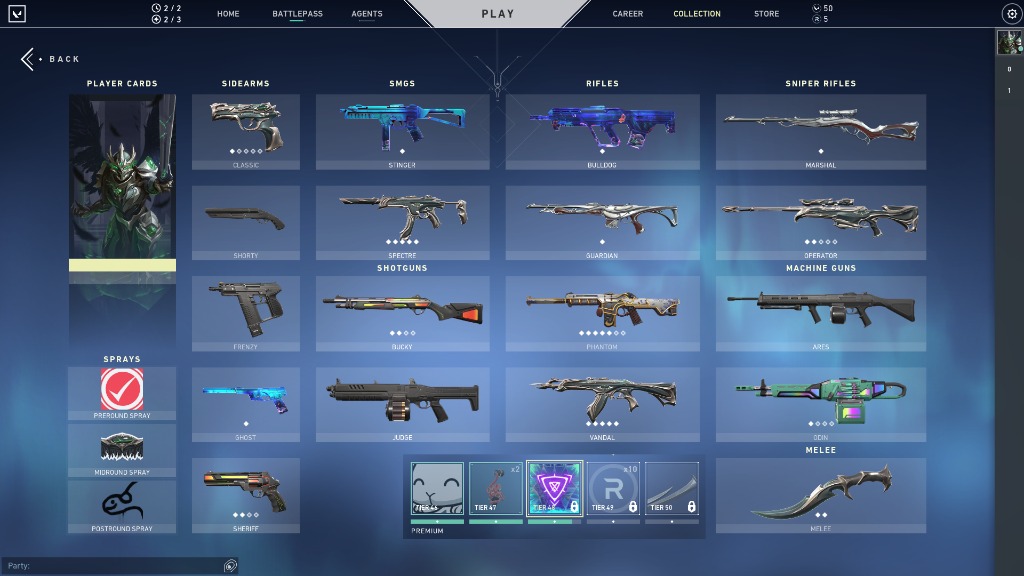Change the Preround Spray slot
Screen dimensions: 1024x576
click(x=122, y=392)
